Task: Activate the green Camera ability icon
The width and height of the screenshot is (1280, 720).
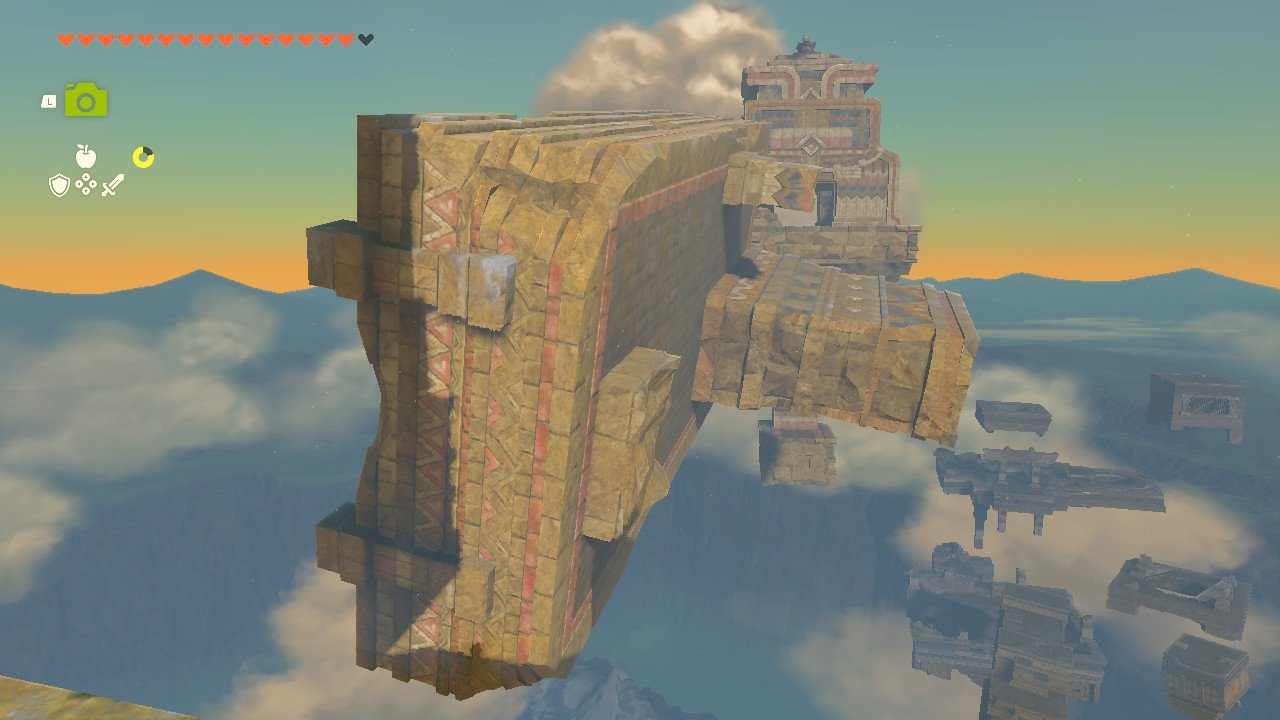Action: (86, 100)
